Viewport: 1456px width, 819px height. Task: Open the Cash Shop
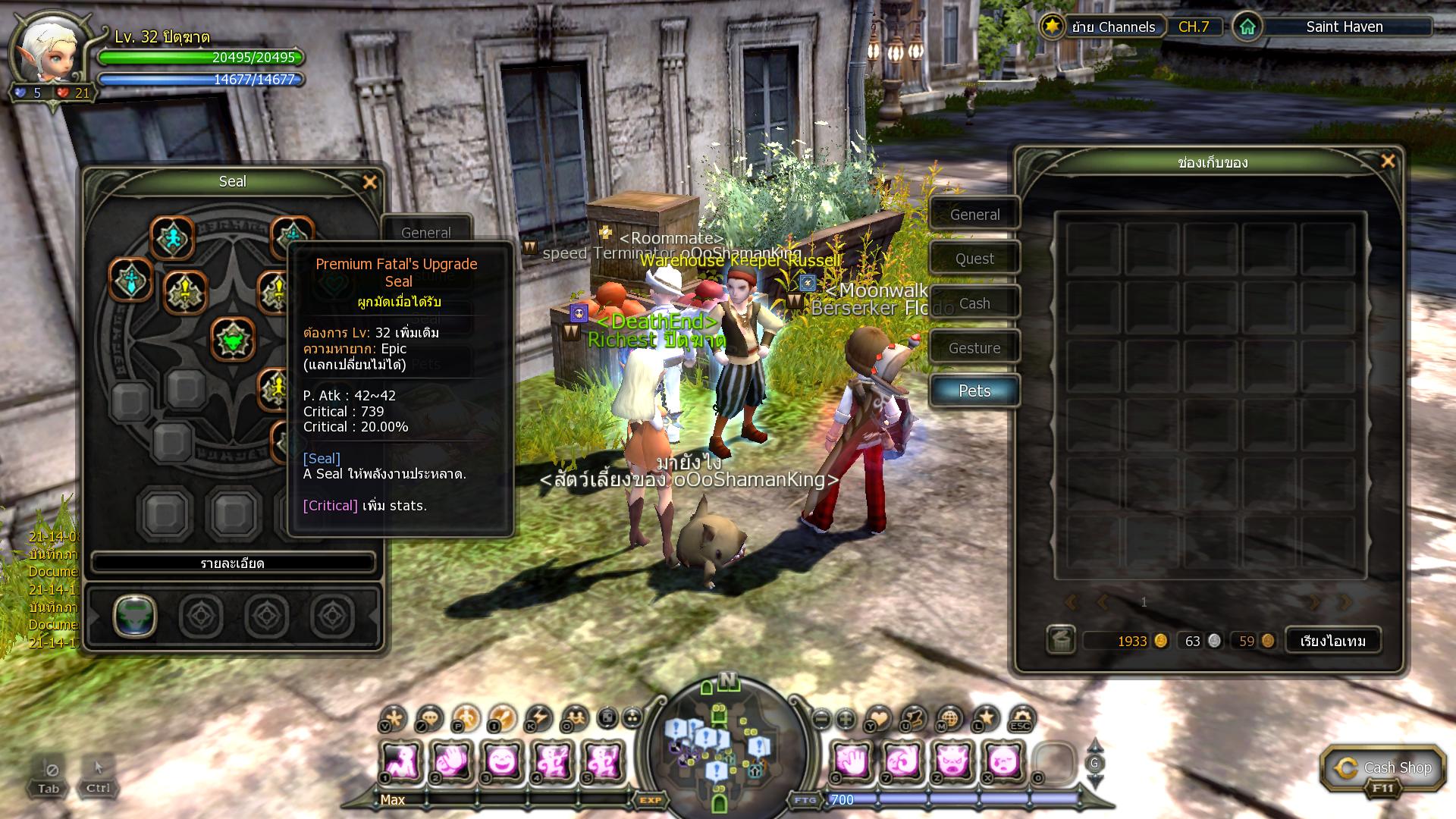pos(1382,769)
